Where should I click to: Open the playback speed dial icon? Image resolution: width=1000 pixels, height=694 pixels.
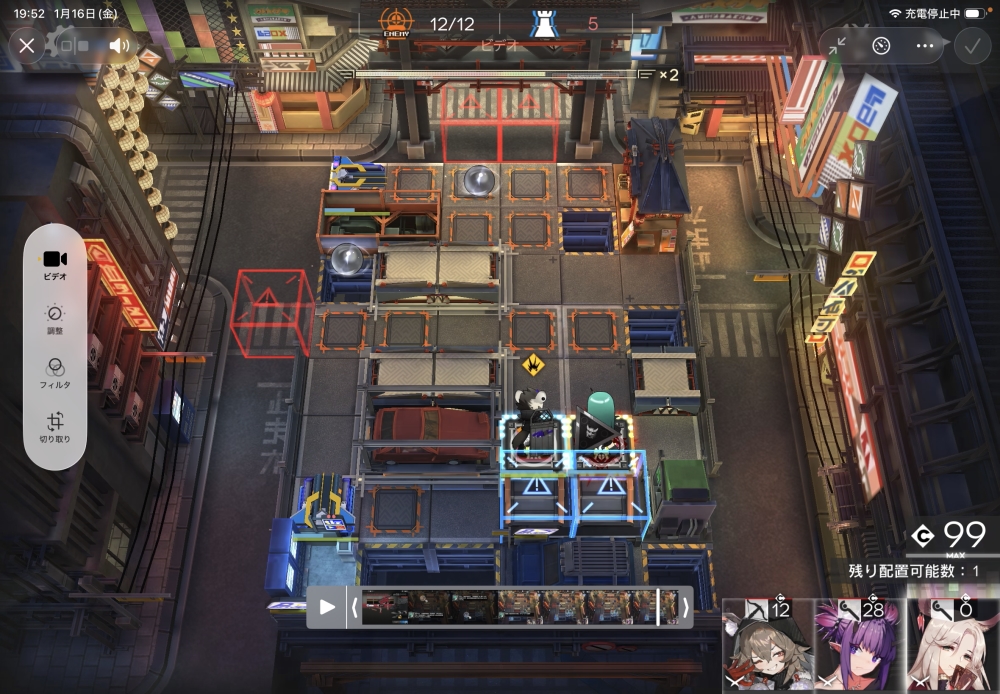click(x=881, y=45)
